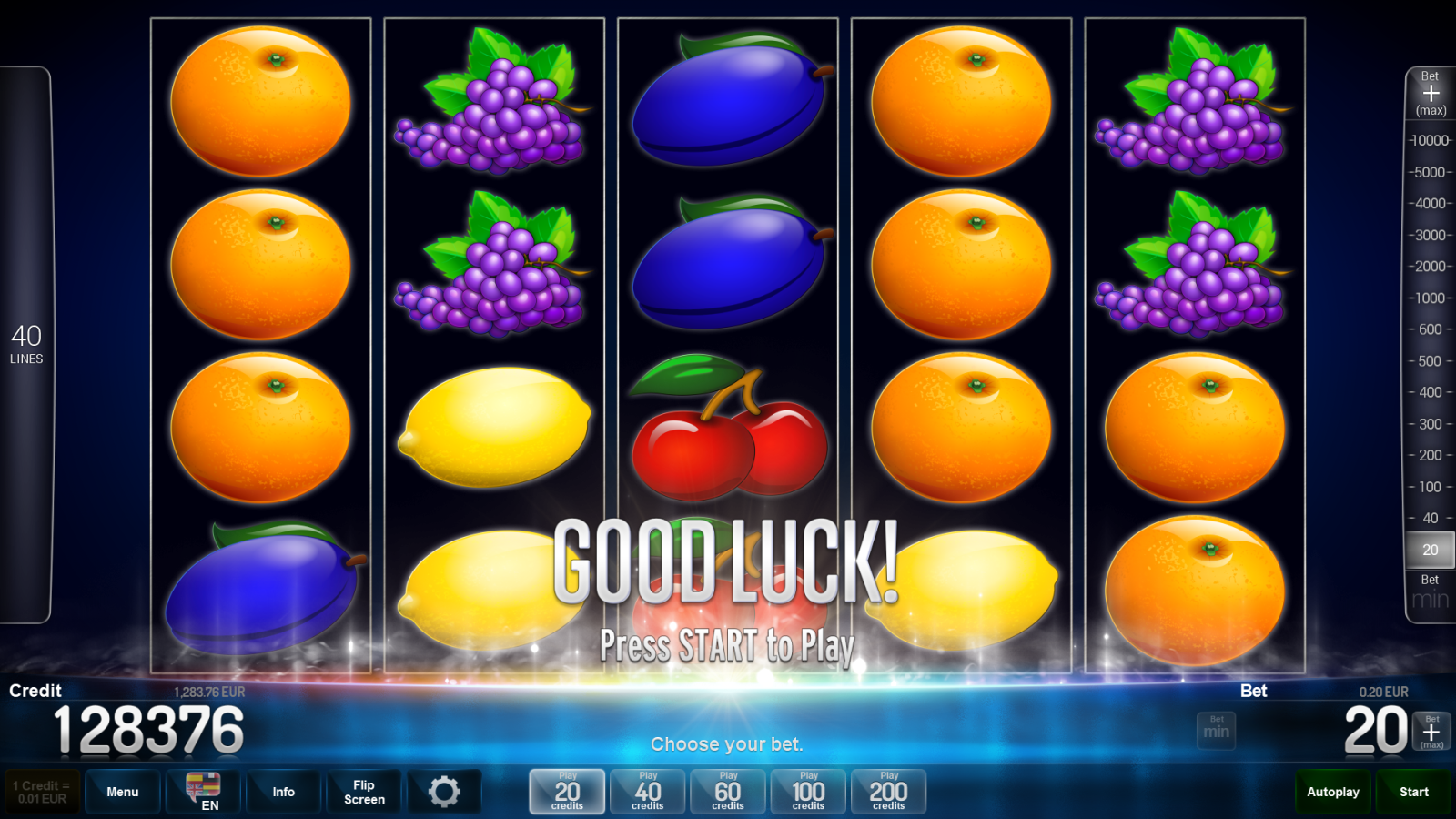Select Play 200 credits bet option

click(x=888, y=791)
